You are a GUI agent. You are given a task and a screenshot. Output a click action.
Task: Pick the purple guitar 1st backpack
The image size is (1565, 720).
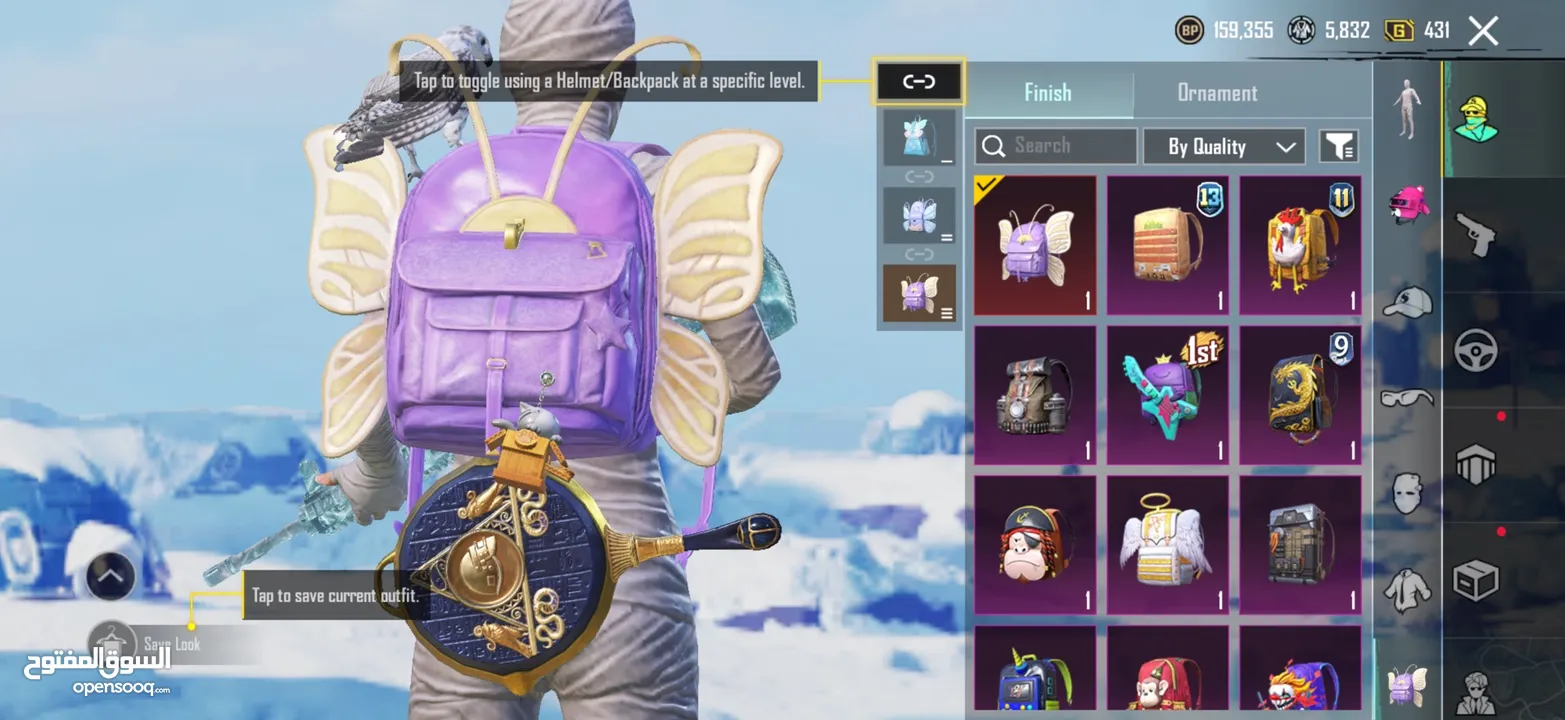point(1167,395)
